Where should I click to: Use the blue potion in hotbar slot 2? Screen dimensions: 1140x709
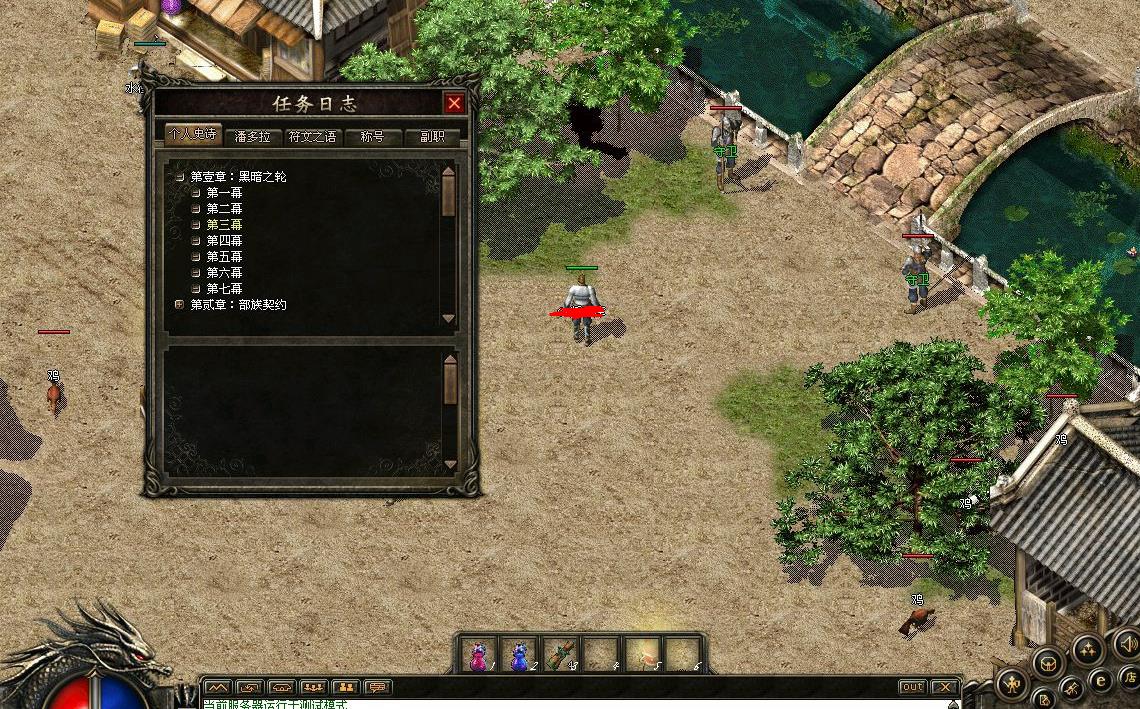point(520,654)
